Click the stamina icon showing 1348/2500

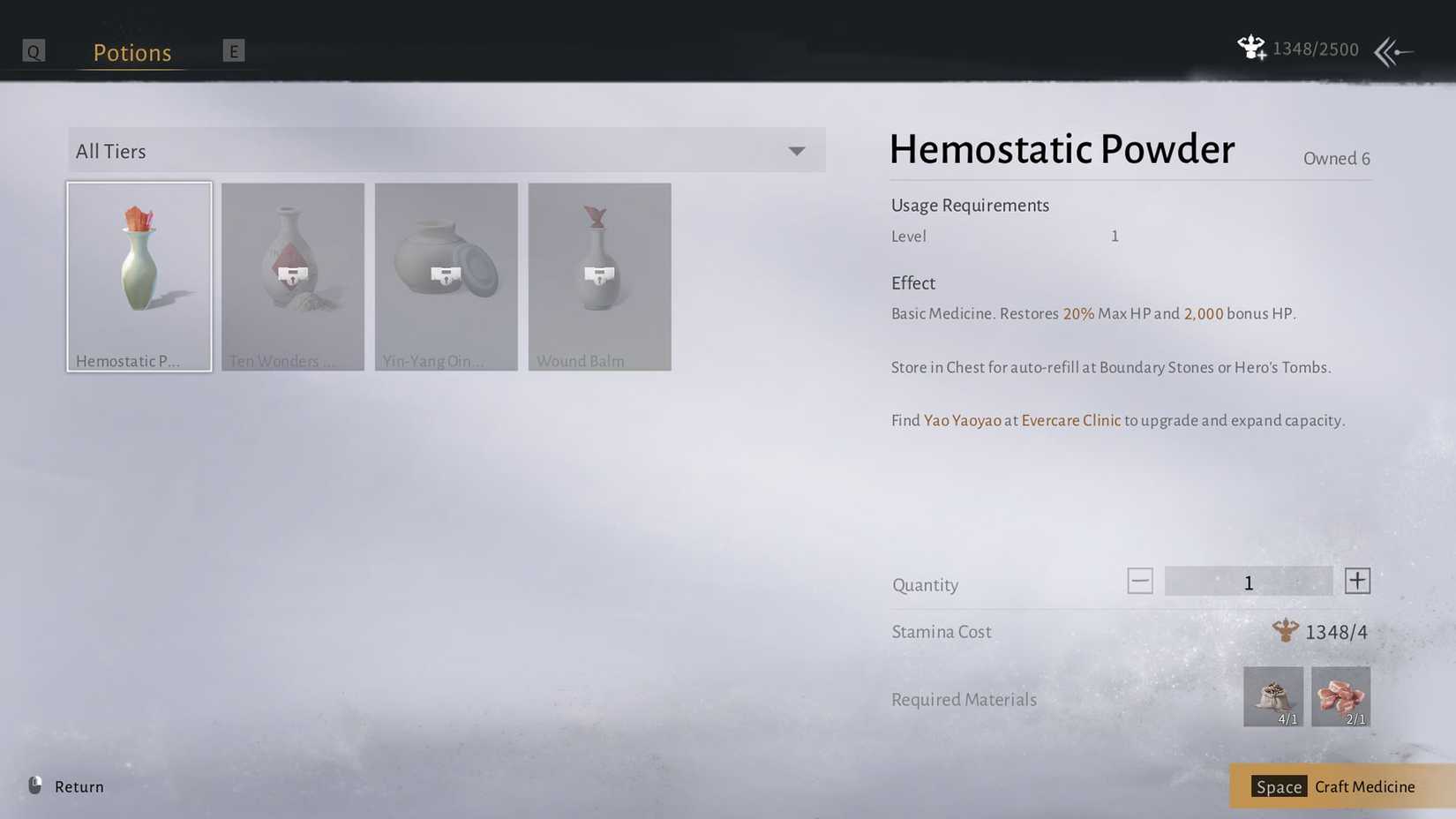point(1251,49)
